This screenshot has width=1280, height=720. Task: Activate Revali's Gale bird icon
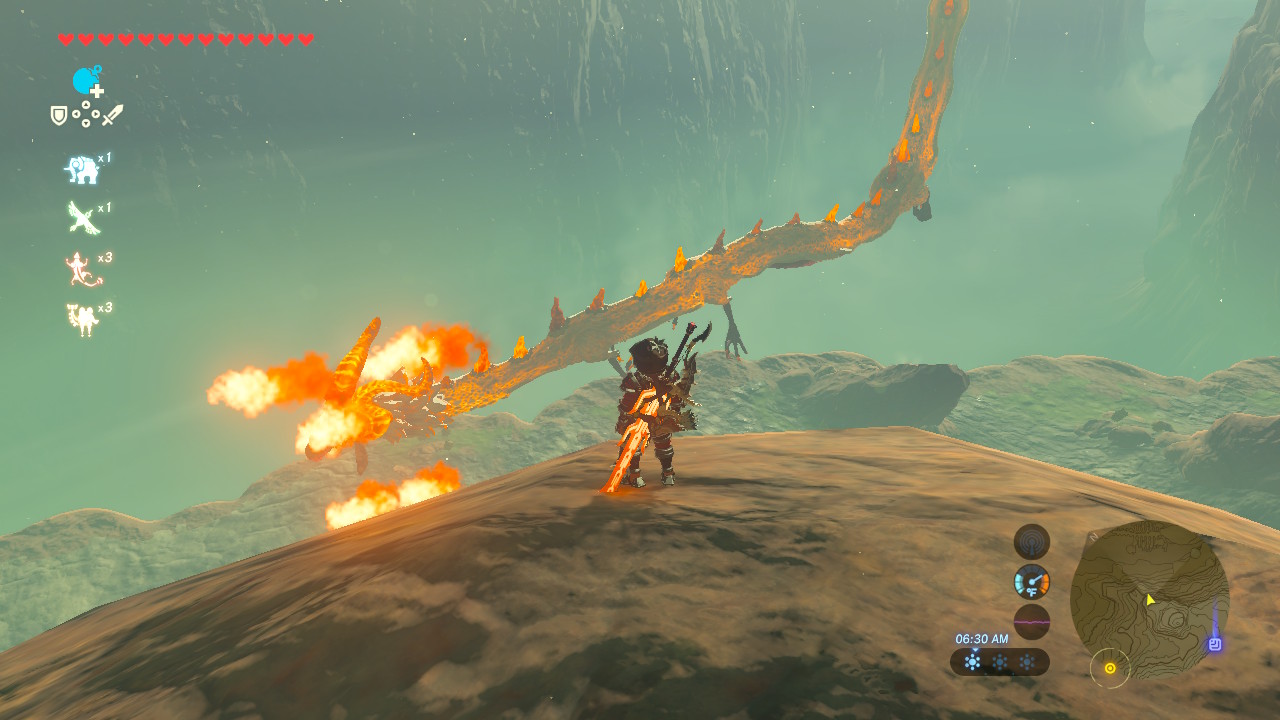(82, 217)
